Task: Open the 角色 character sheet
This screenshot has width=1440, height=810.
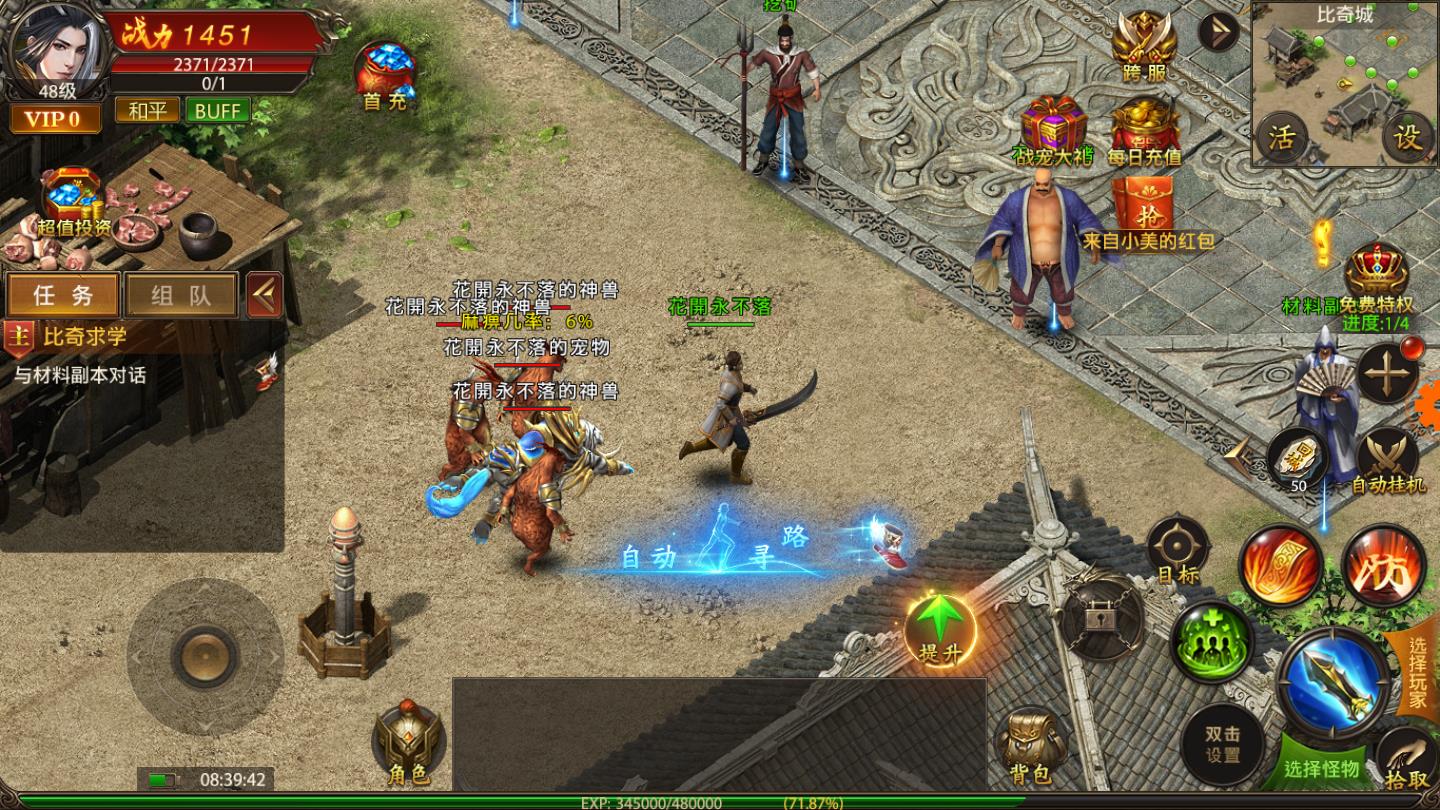Action: click(x=407, y=744)
